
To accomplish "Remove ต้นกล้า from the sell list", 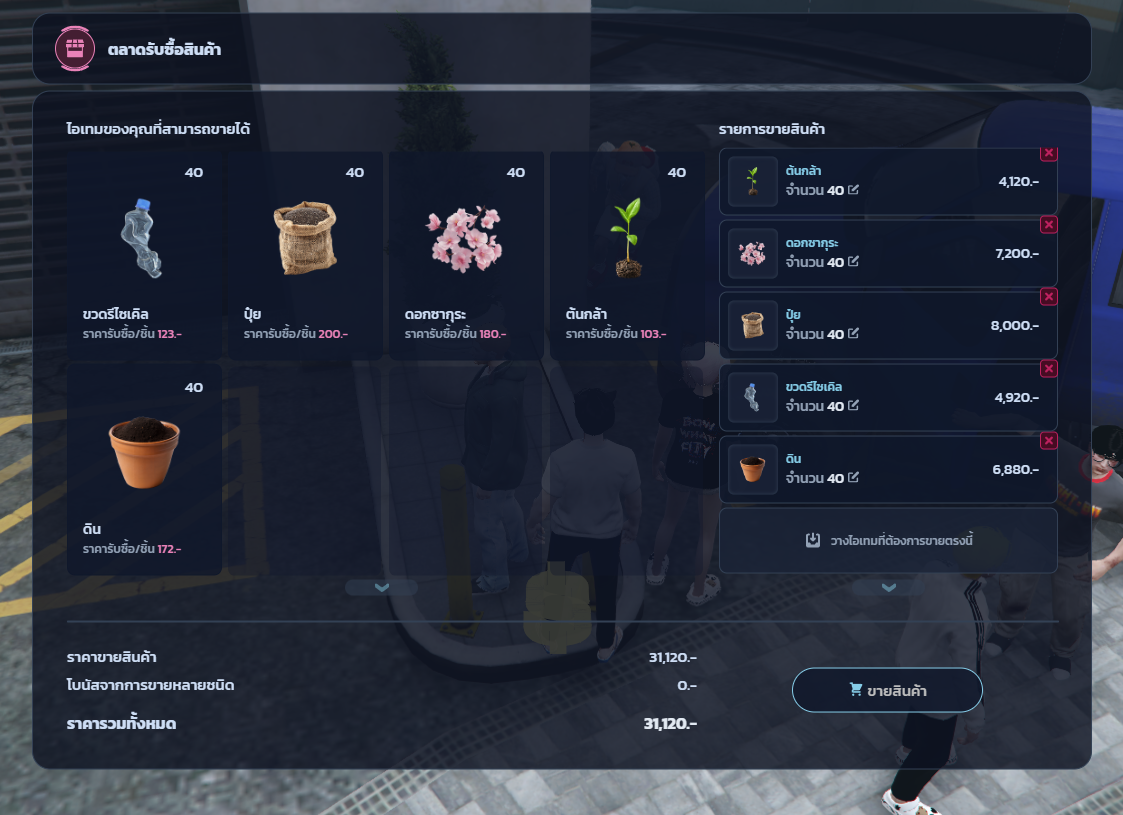I will pos(1048,153).
